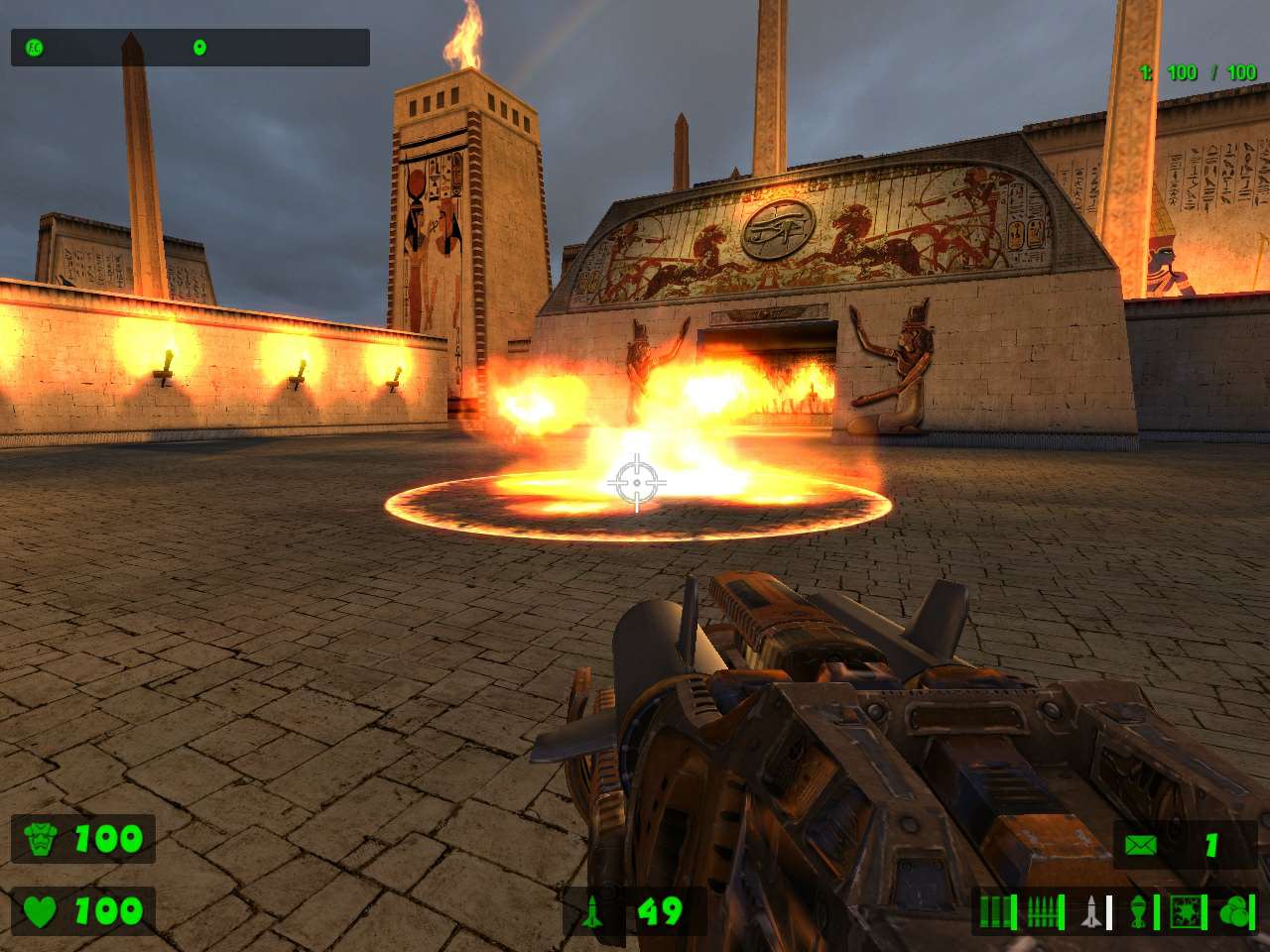
Task: Open the unread message envelope icon
Action: coord(1141,846)
